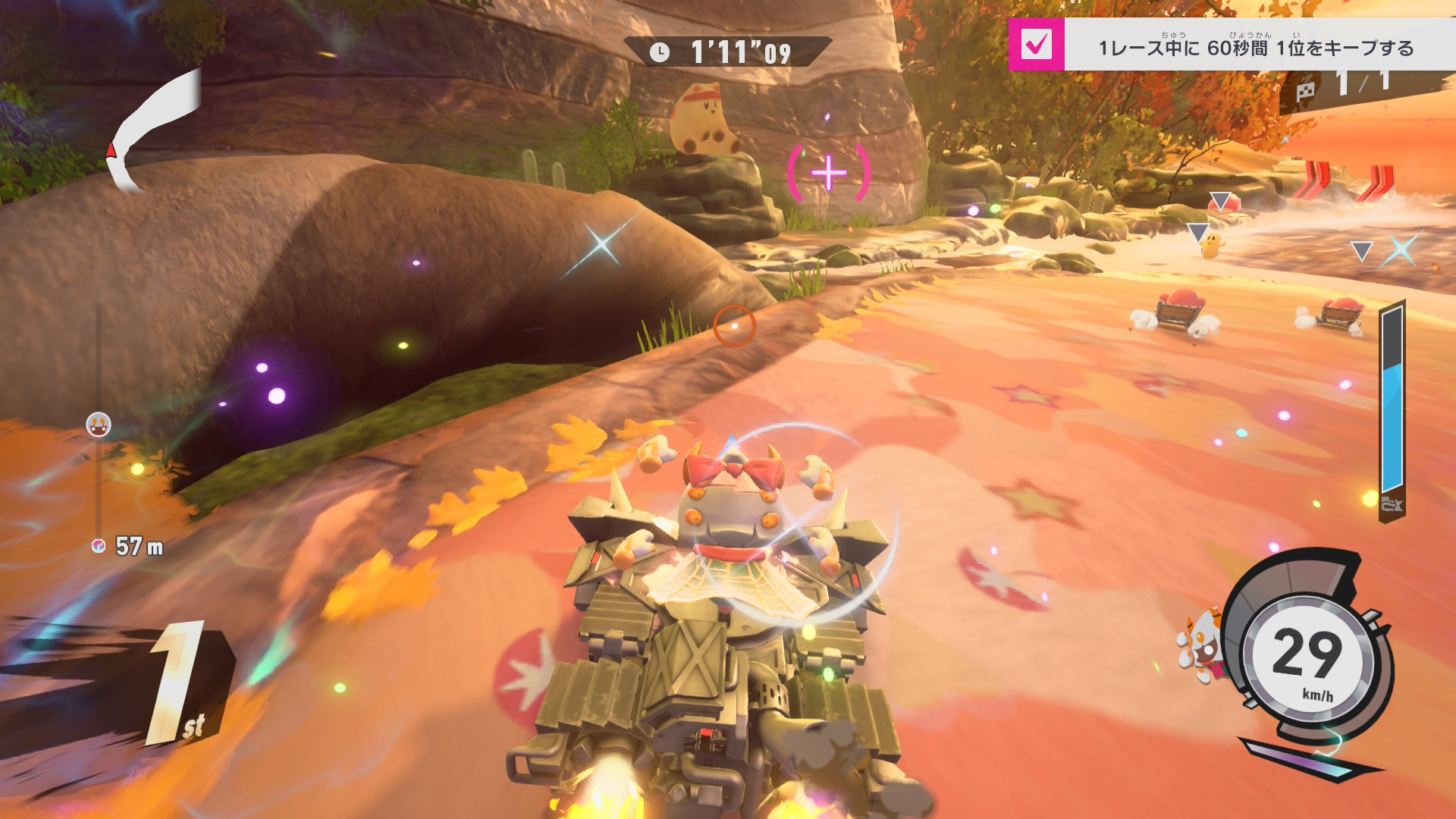1456x819 pixels.
Task: Open the 60-second first-place mission banner
Action: pos(1256,47)
